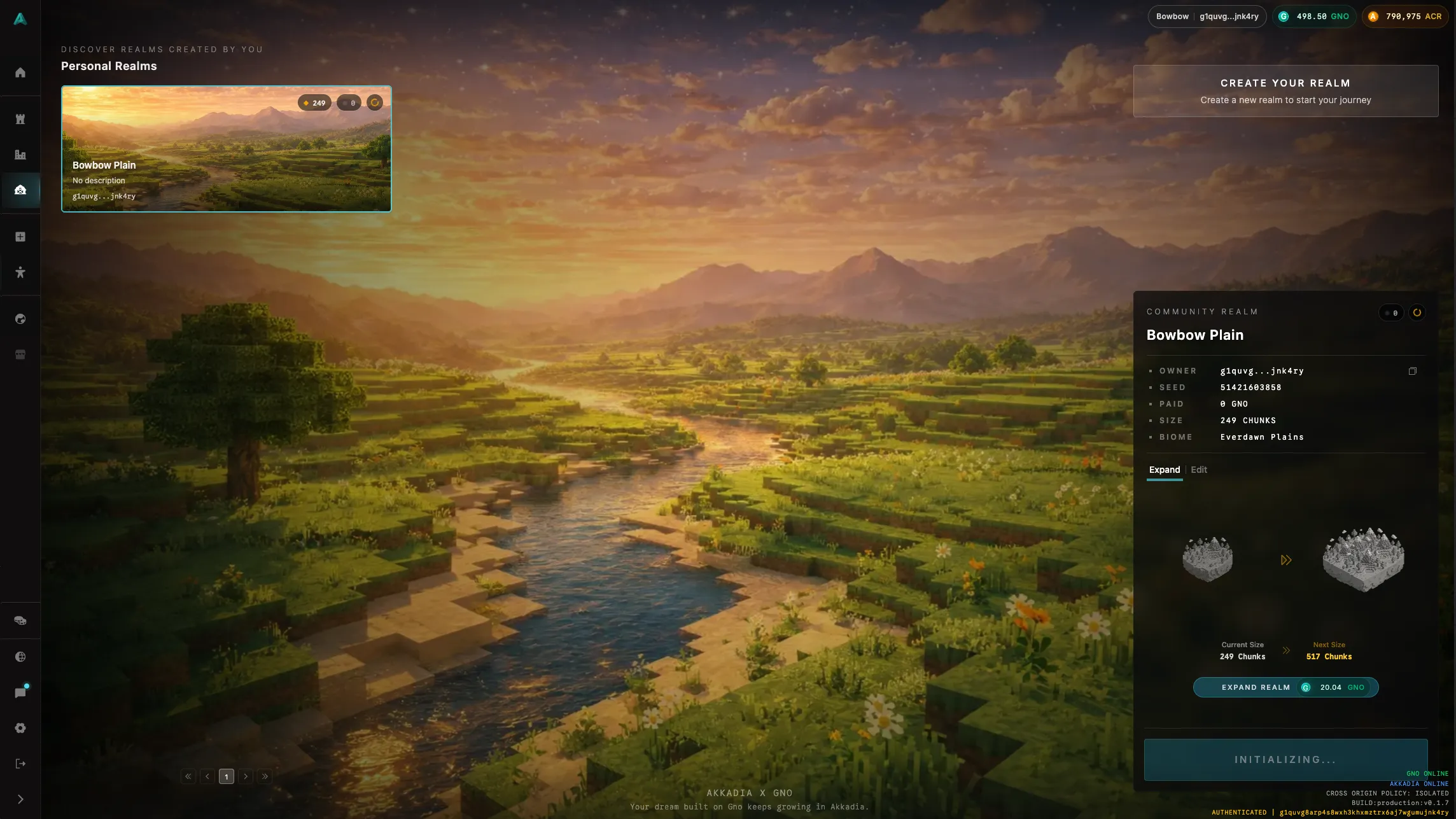Viewport: 1456px width, 819px height.
Task: Log out using the exit icon
Action: pyautogui.click(x=20, y=764)
